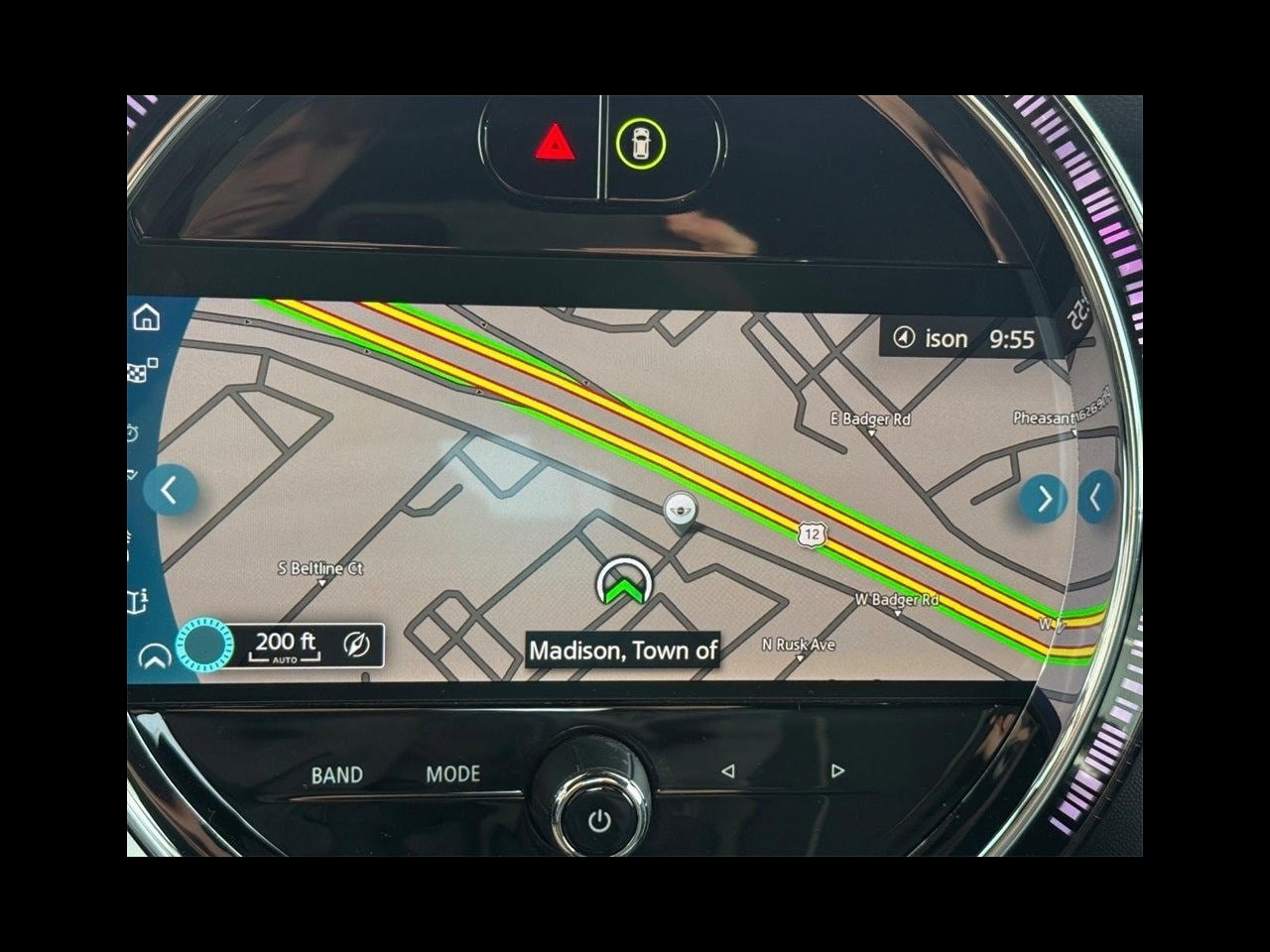Image resolution: width=1270 pixels, height=952 pixels.
Task: Click the 200 ft auto map scale
Action: (285, 646)
